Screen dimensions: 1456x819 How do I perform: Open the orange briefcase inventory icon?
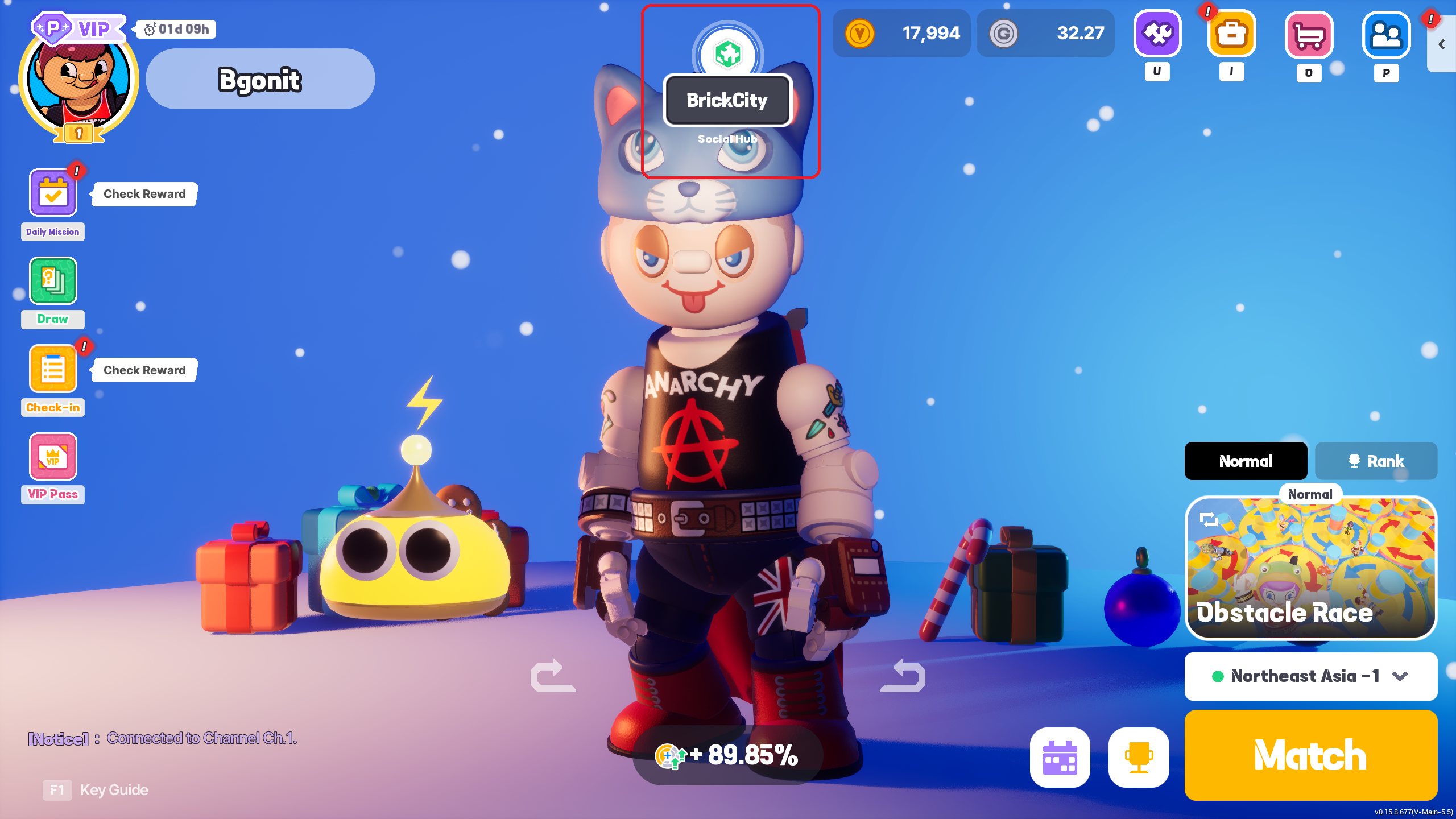[x=1231, y=34]
